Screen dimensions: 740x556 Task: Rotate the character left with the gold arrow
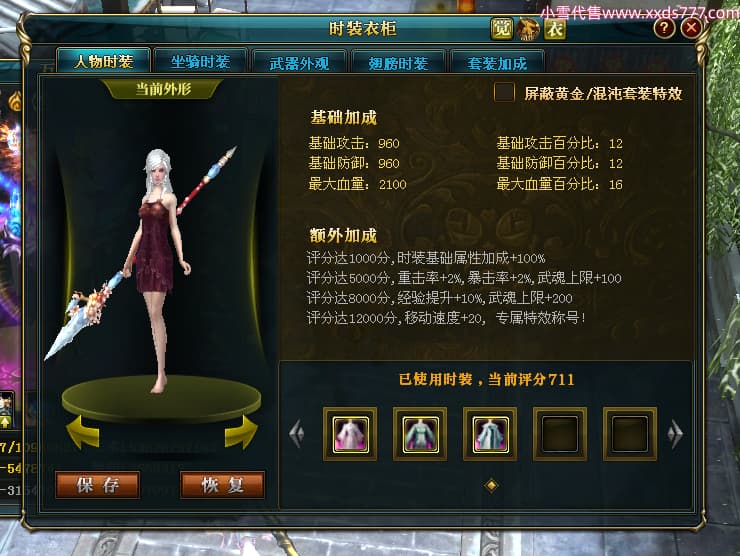pyautogui.click(x=82, y=433)
